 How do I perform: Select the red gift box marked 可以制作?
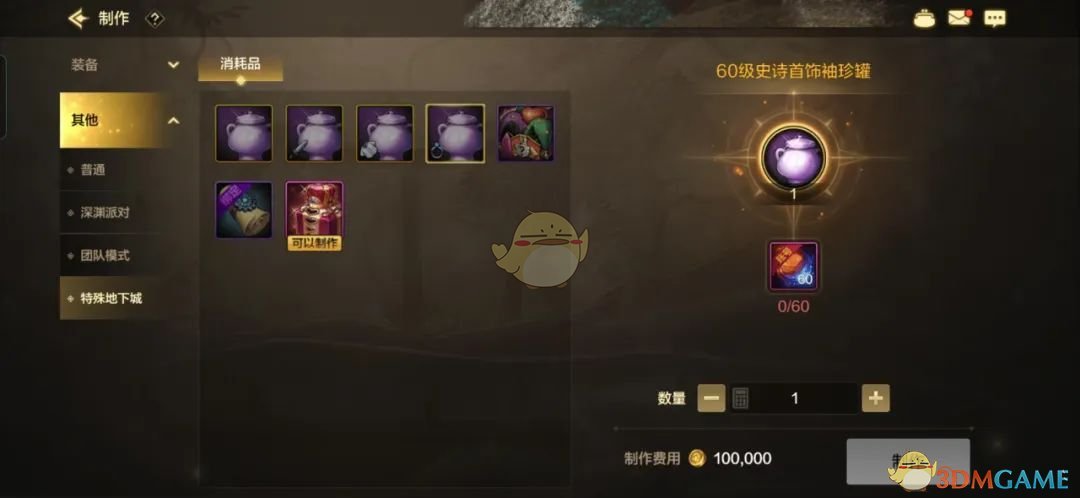[x=315, y=210]
